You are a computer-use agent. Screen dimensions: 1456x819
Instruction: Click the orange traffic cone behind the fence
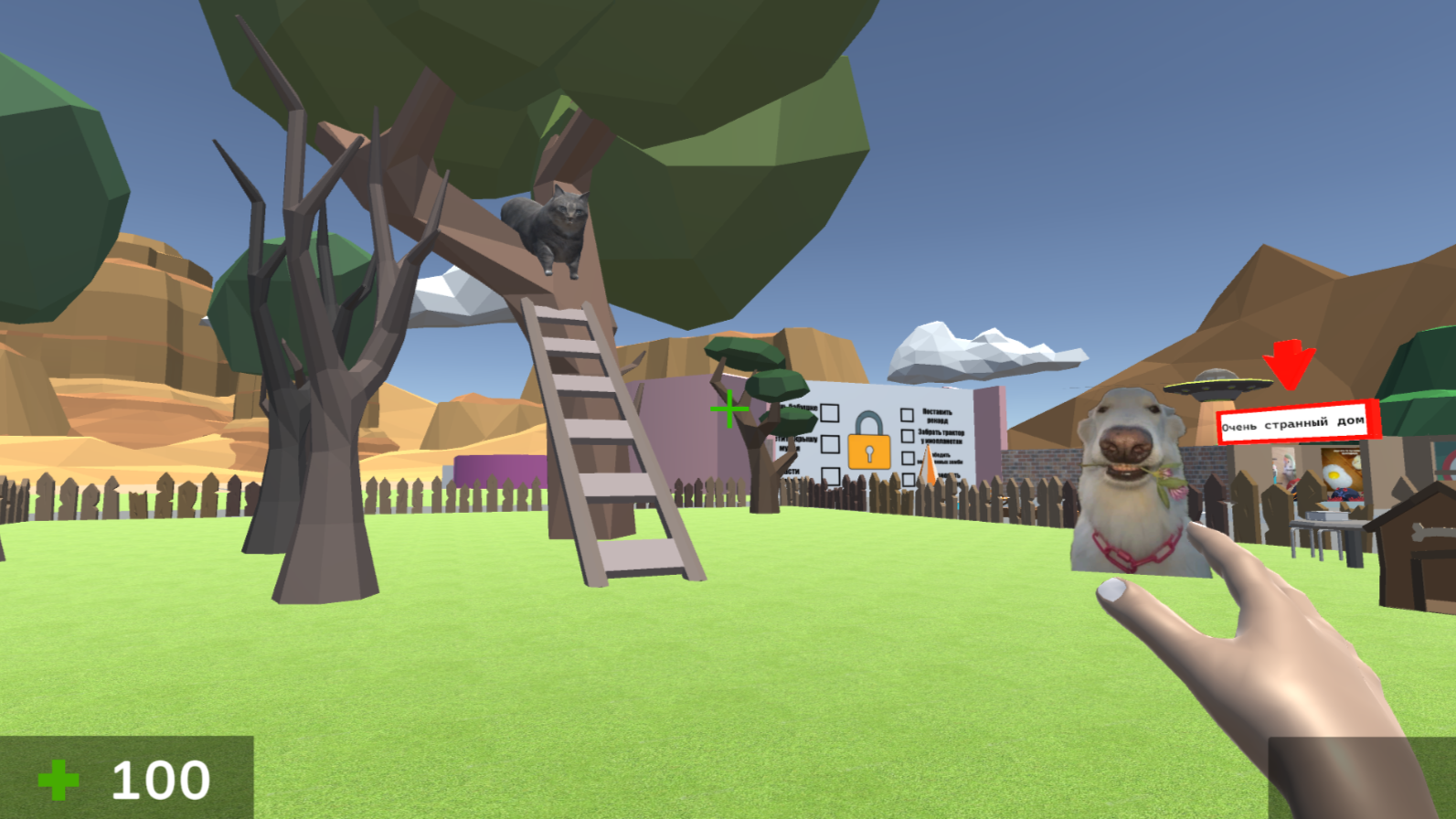[x=929, y=464]
